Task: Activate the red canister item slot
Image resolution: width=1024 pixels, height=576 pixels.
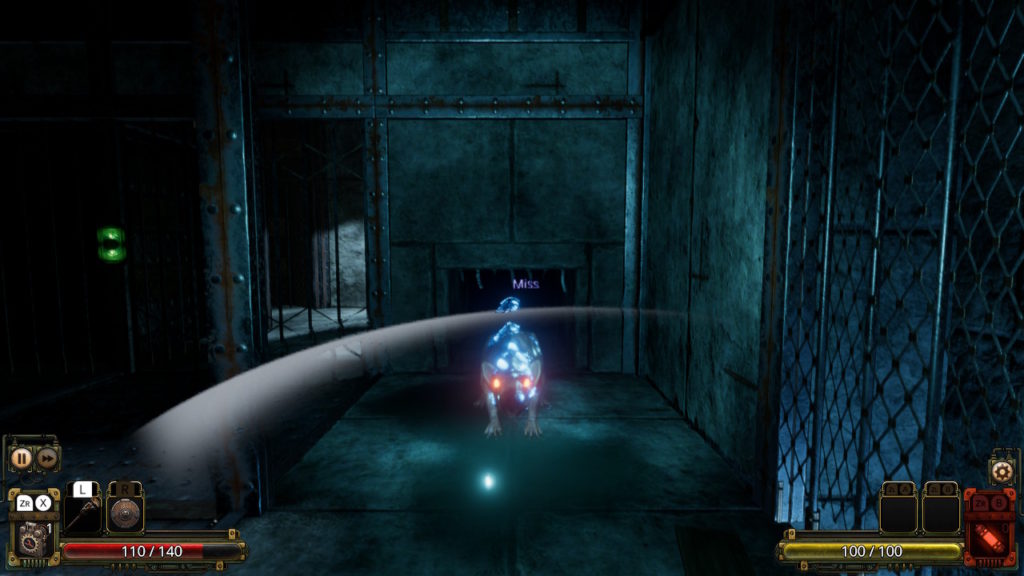Action: click(989, 529)
